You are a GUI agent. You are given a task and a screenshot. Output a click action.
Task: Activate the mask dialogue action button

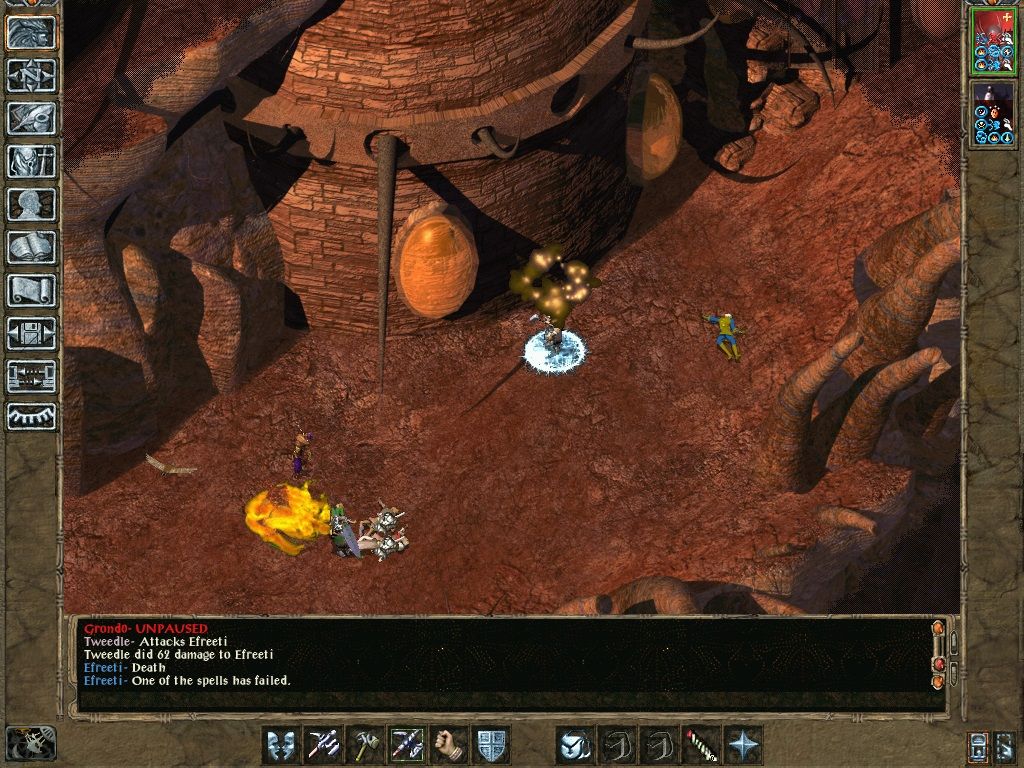[x=281, y=745]
